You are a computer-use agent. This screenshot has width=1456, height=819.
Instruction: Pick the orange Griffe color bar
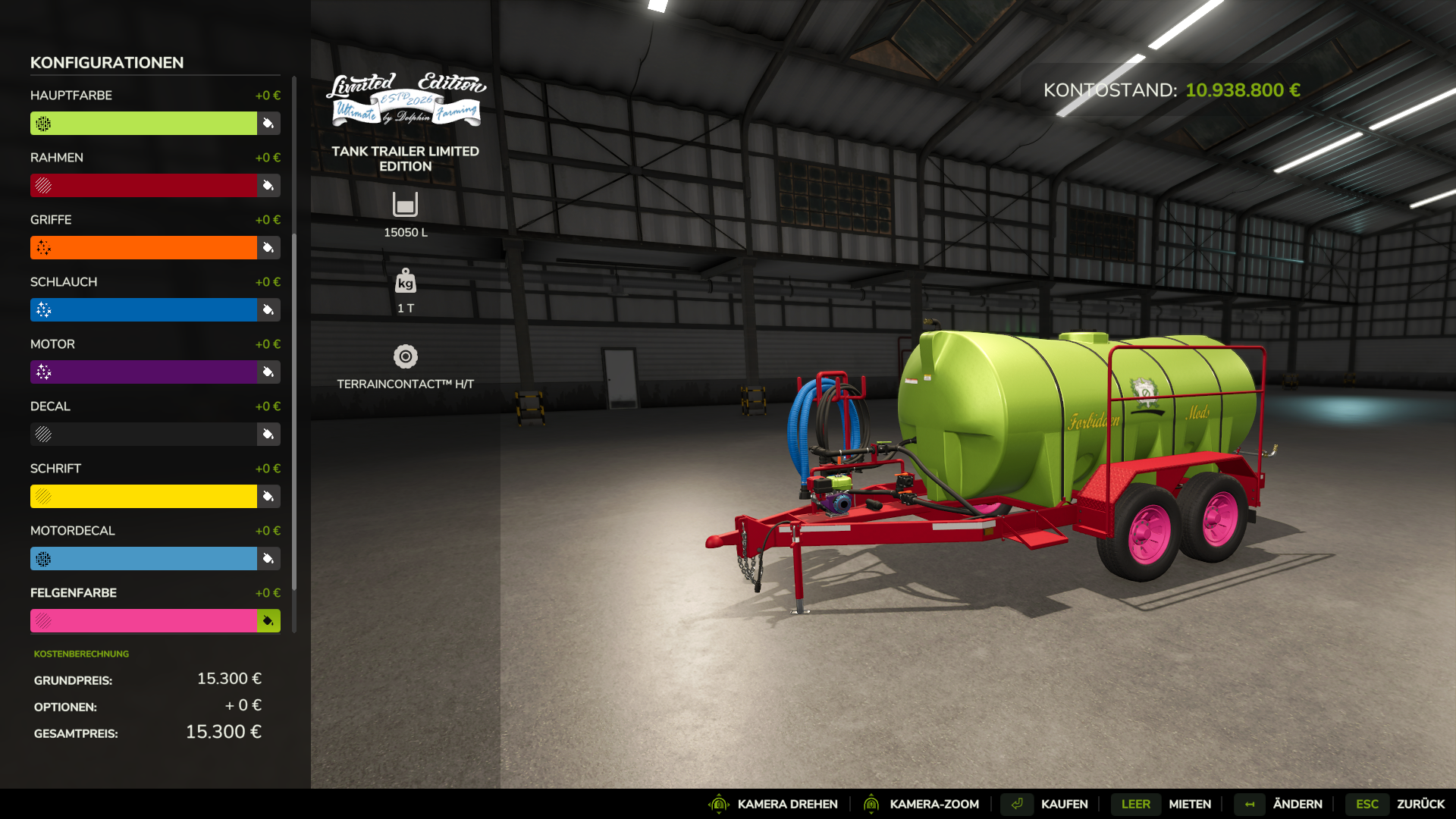coord(144,248)
